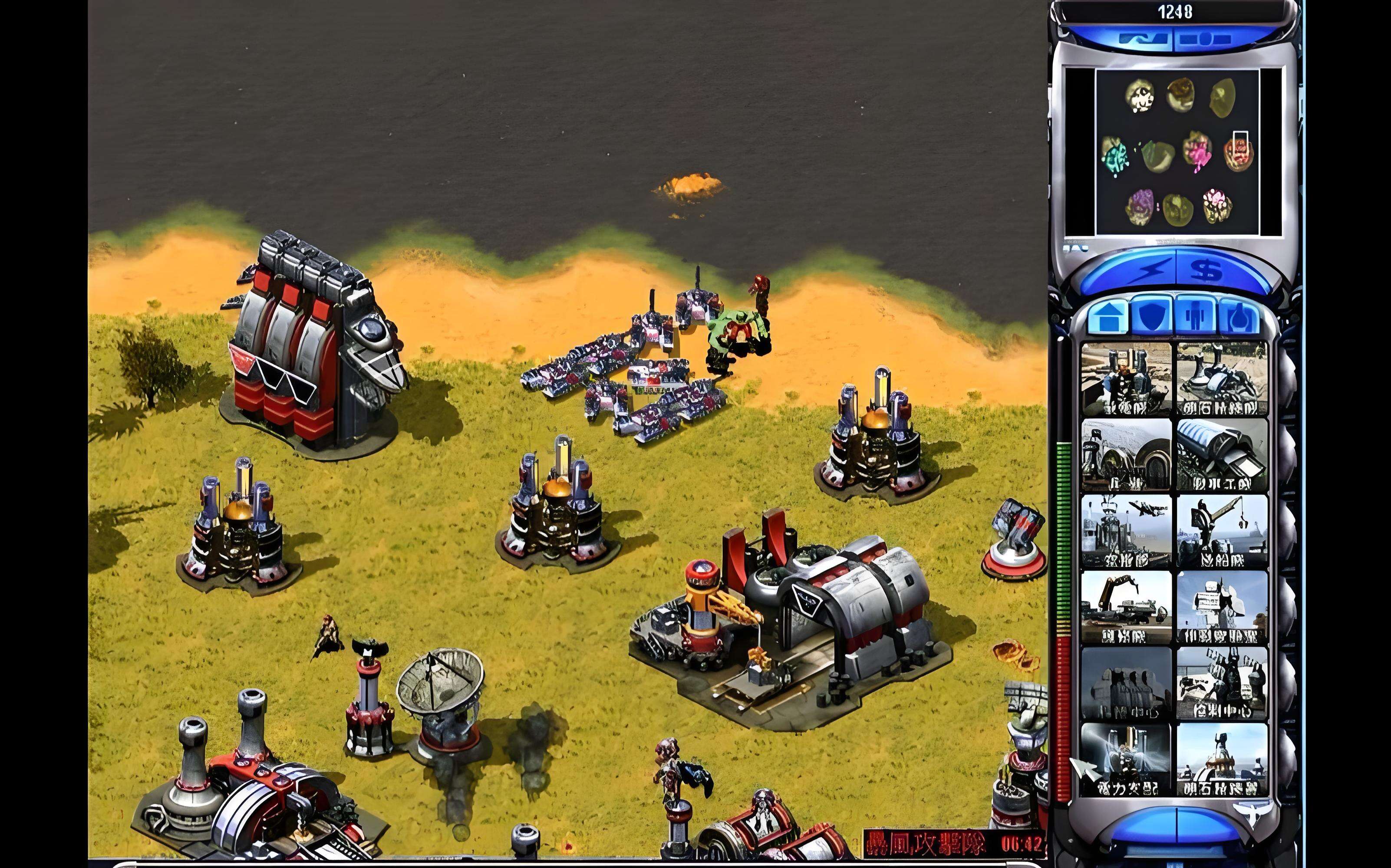
Task: Pick the Naval Shipyard icon with dock crane
Action: click(1222, 532)
